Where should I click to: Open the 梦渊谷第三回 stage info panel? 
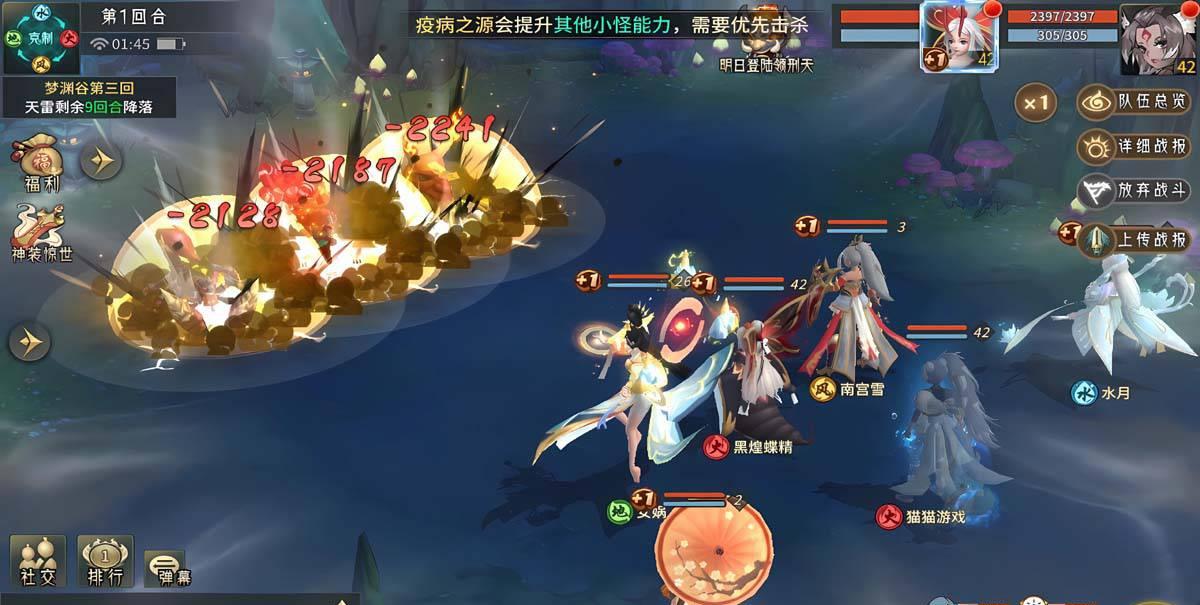[89, 97]
